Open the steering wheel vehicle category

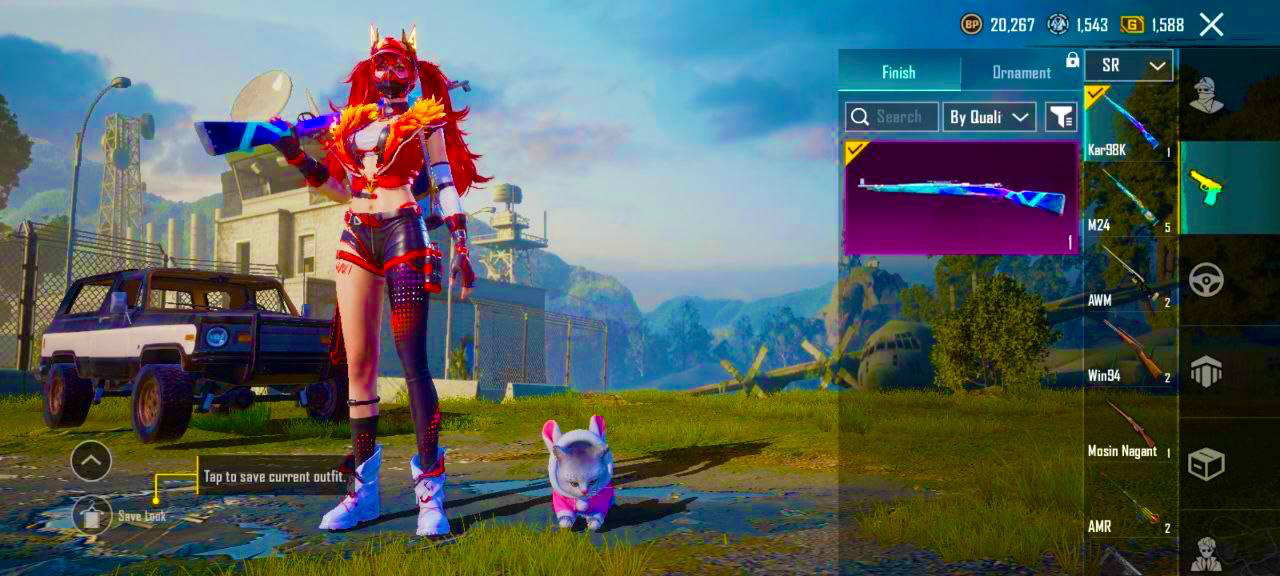pyautogui.click(x=1207, y=280)
